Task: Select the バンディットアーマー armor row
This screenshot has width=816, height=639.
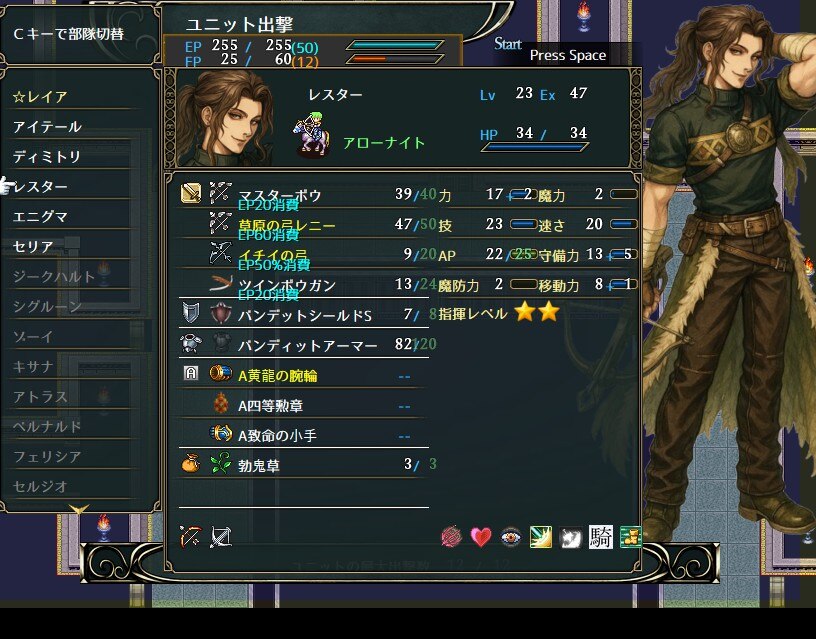Action: coord(307,345)
